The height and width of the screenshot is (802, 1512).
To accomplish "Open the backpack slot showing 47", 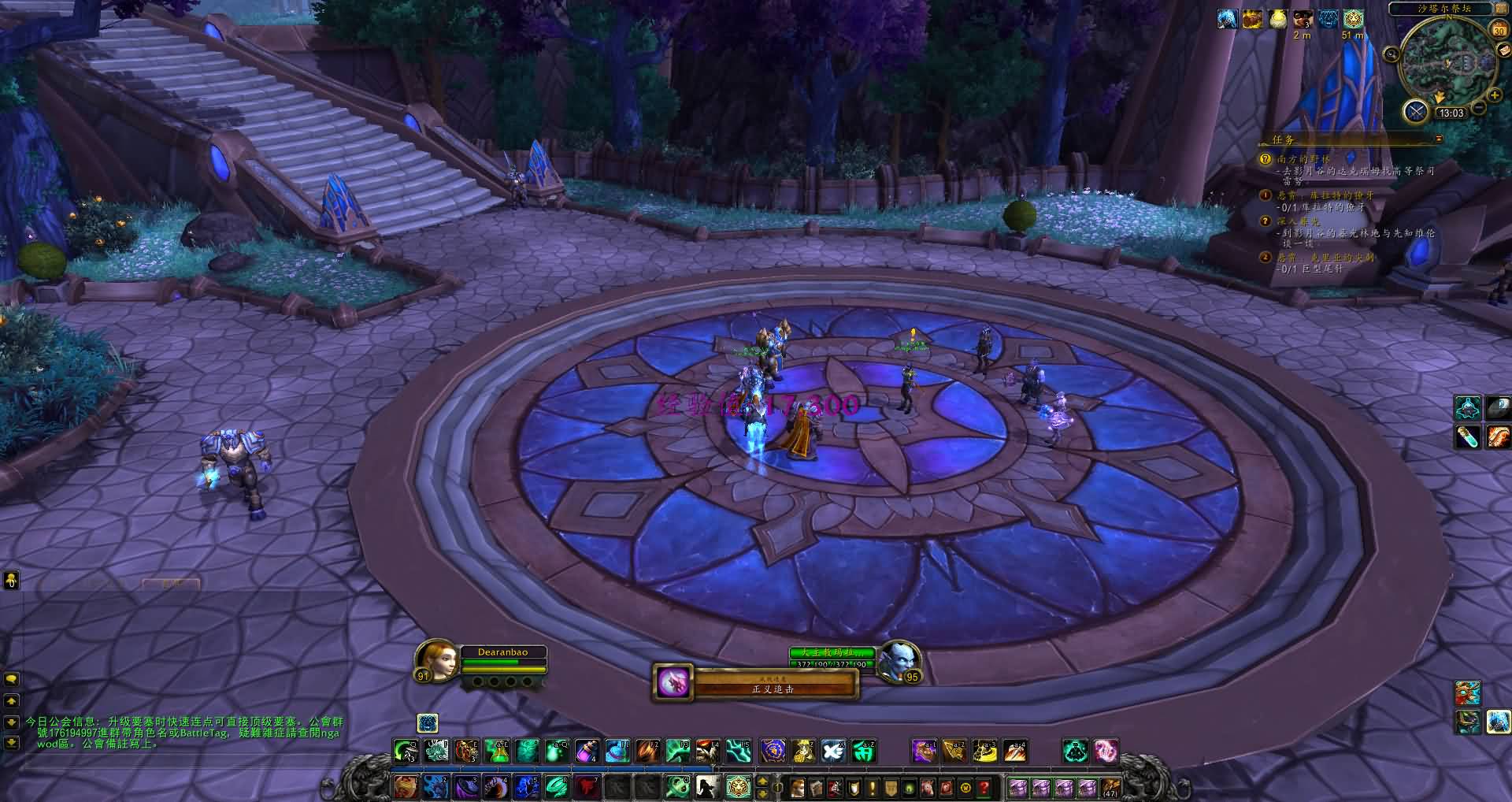I will (1110, 786).
